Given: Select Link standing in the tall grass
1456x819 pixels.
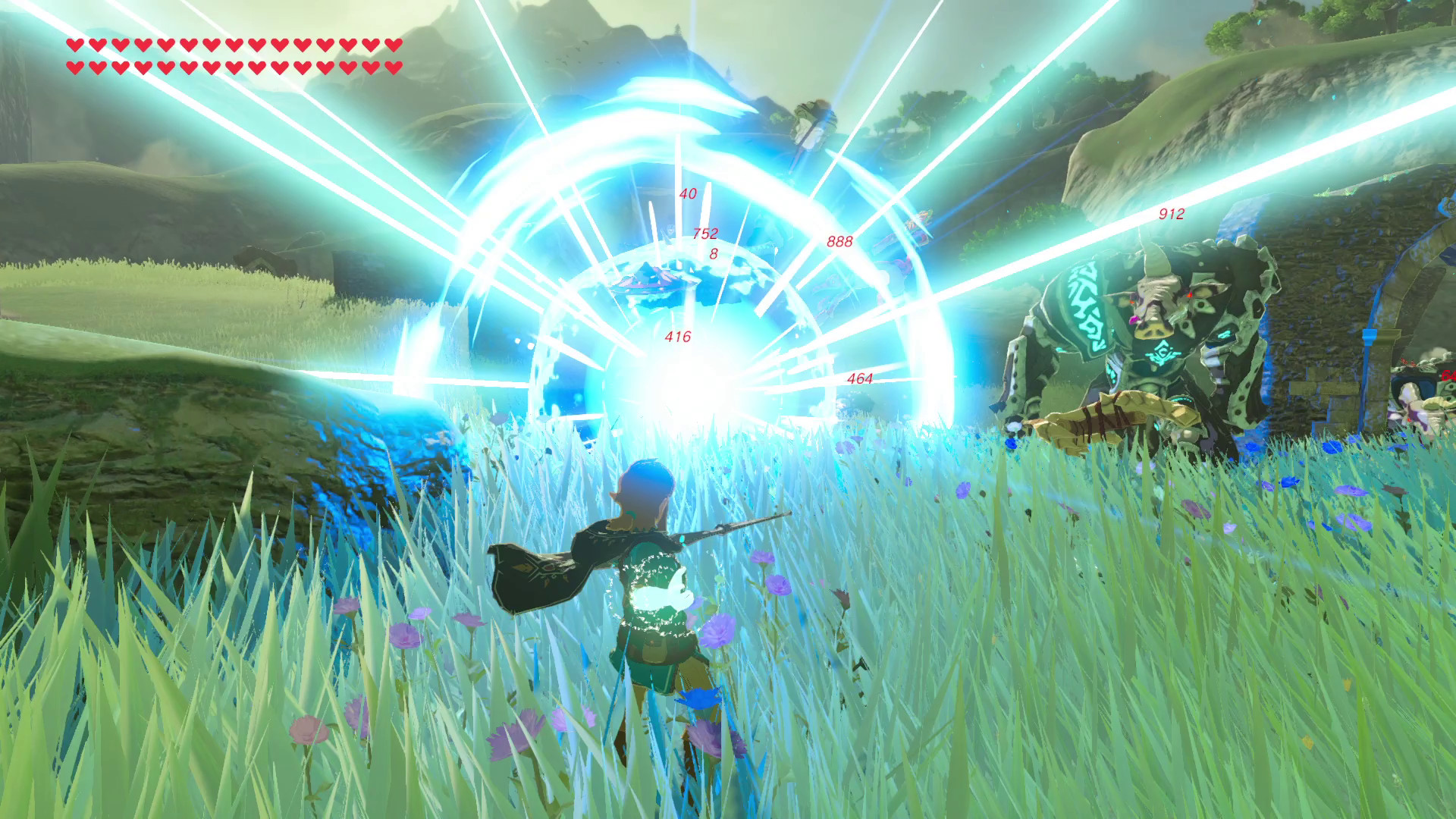Looking at the screenshot, I should (x=652, y=599).
